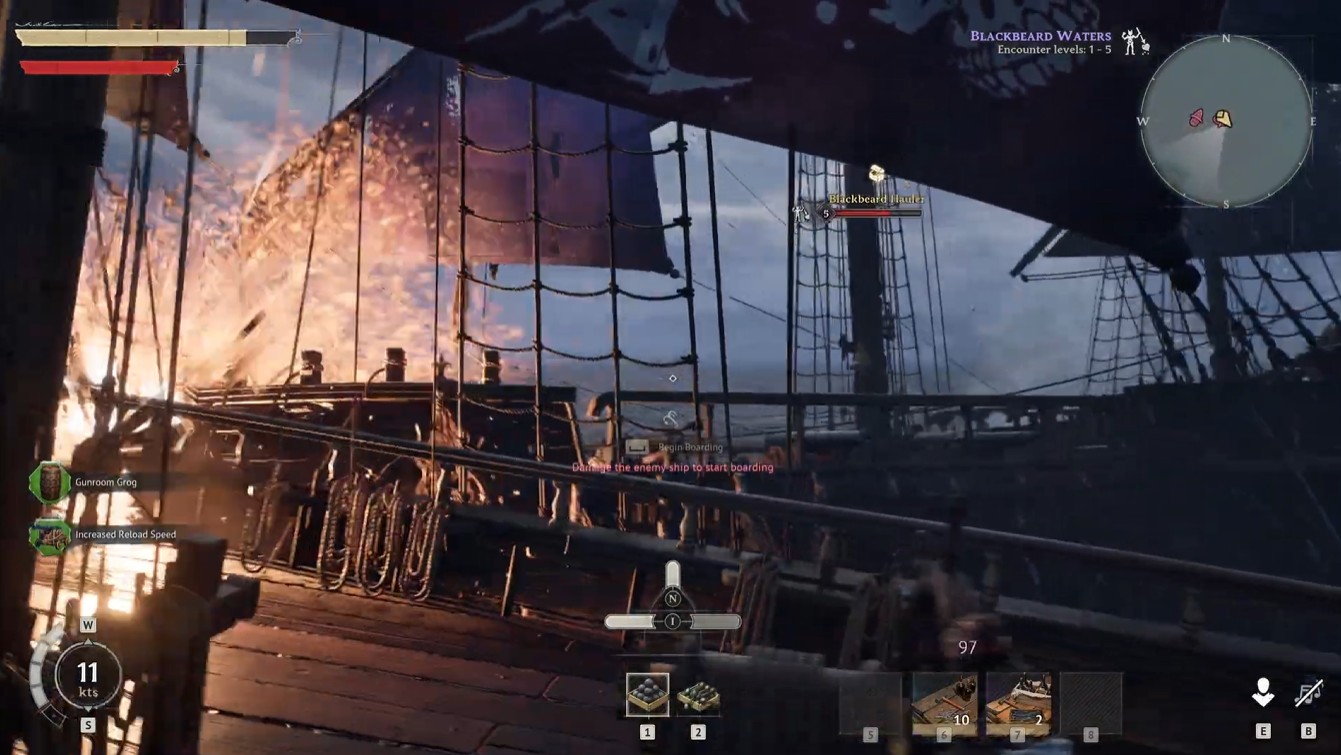Click the skeleton pirate faction icon

(1134, 42)
